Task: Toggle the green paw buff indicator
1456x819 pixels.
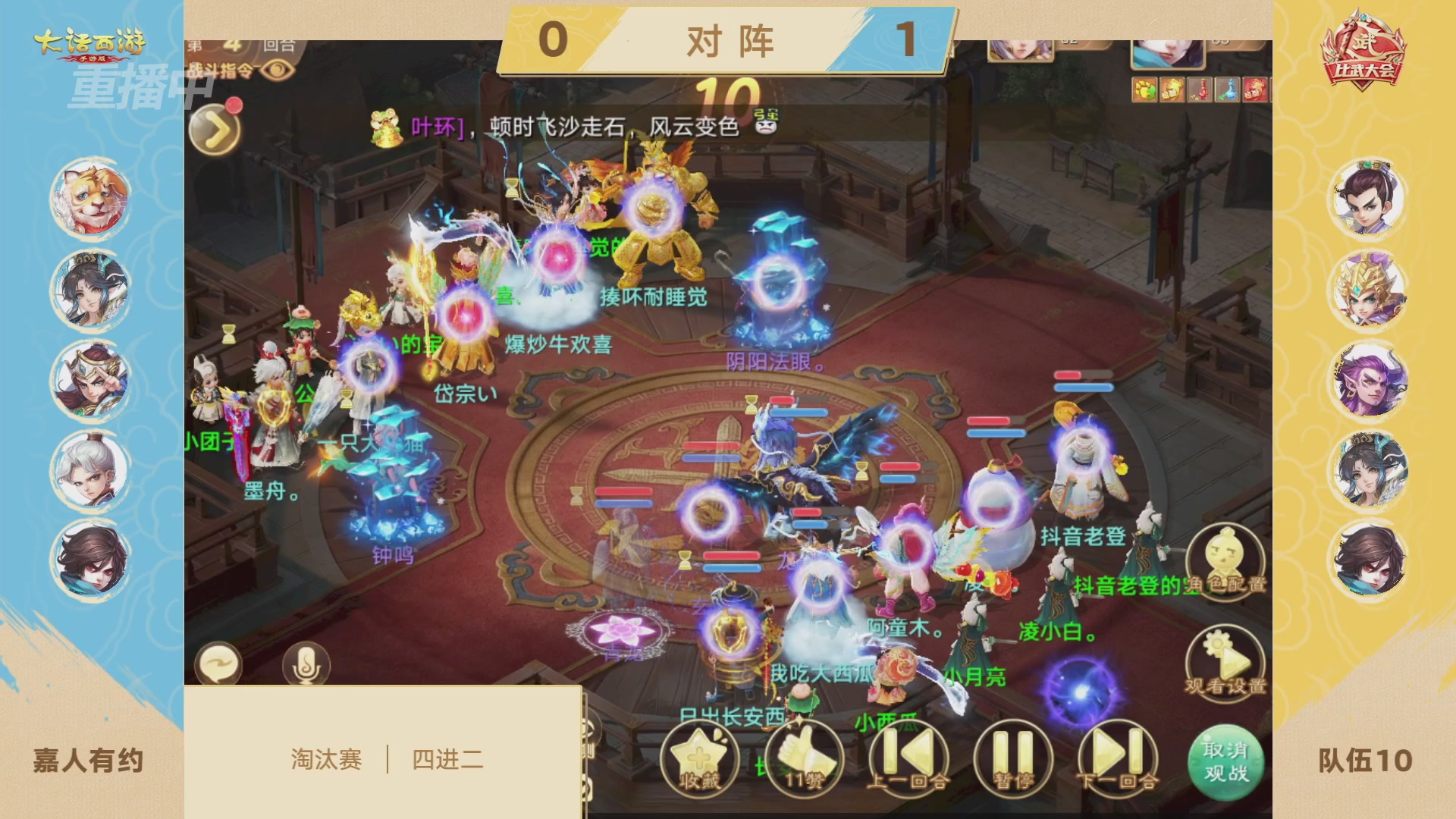Action: (x=1145, y=89)
